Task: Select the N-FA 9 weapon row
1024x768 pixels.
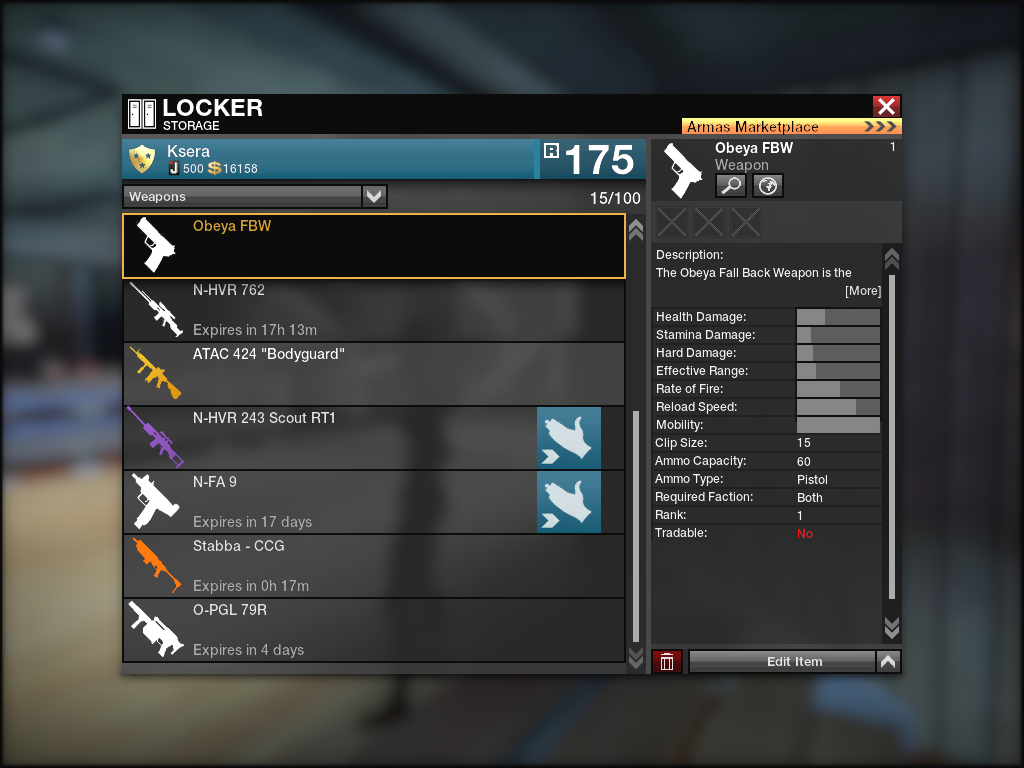Action: click(330, 502)
